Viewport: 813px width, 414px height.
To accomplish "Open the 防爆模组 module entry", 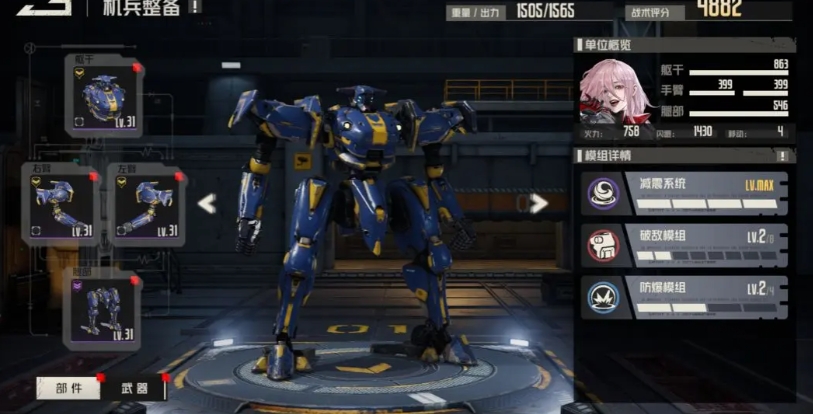I will [685, 298].
